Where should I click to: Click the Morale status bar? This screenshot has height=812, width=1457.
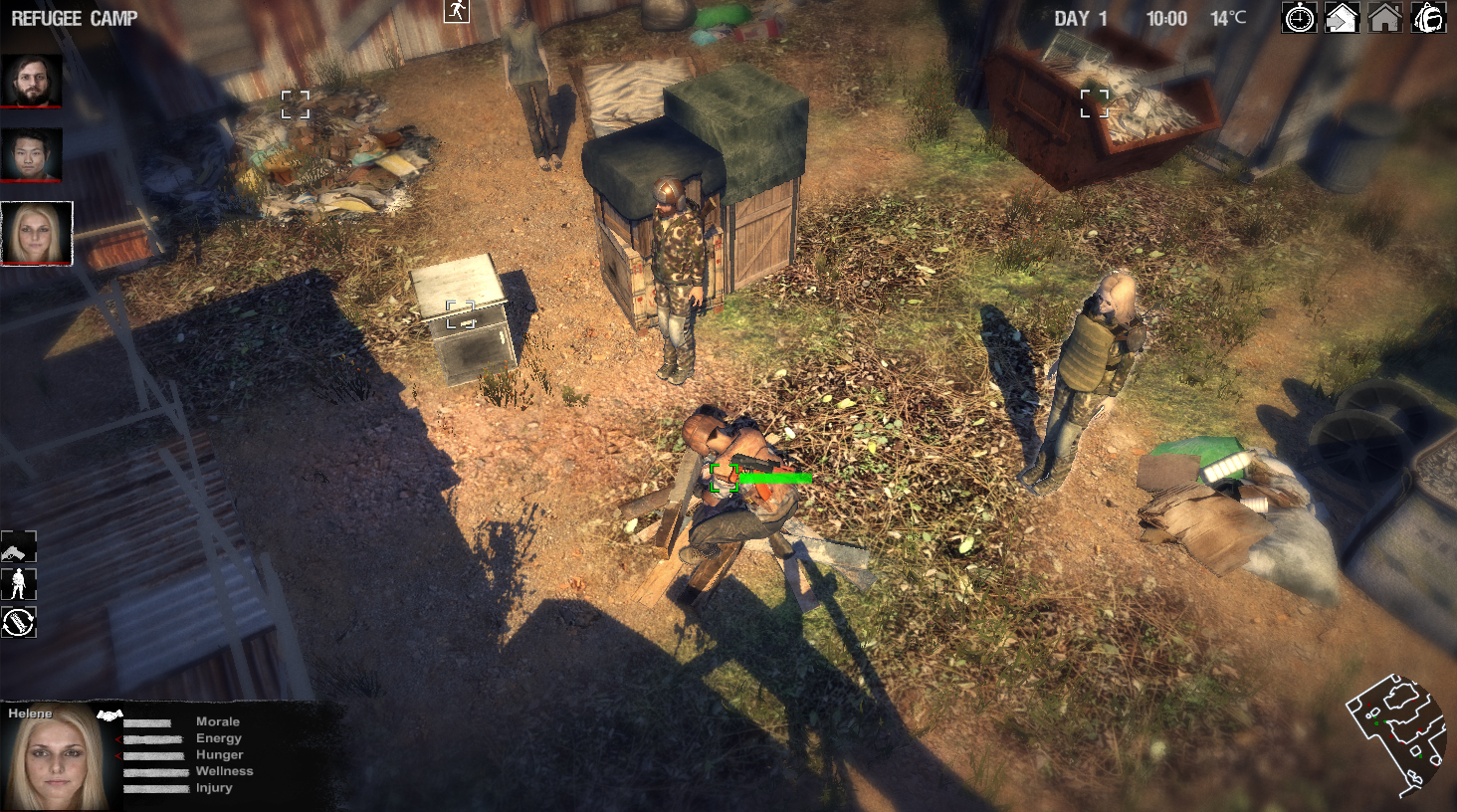coord(146,721)
